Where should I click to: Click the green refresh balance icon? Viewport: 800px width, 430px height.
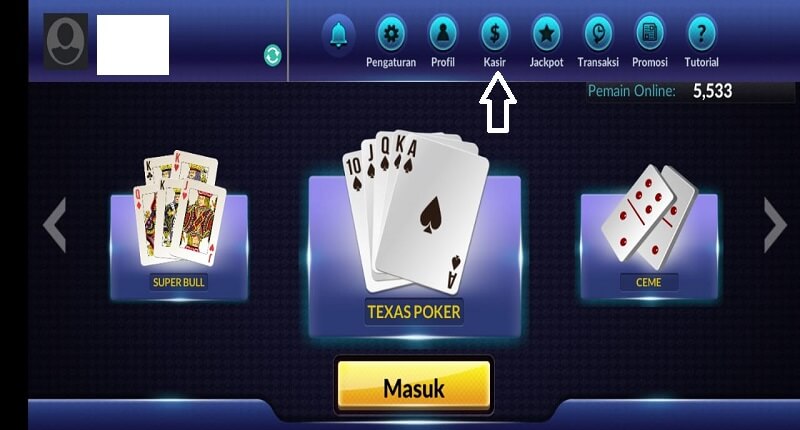click(x=273, y=55)
